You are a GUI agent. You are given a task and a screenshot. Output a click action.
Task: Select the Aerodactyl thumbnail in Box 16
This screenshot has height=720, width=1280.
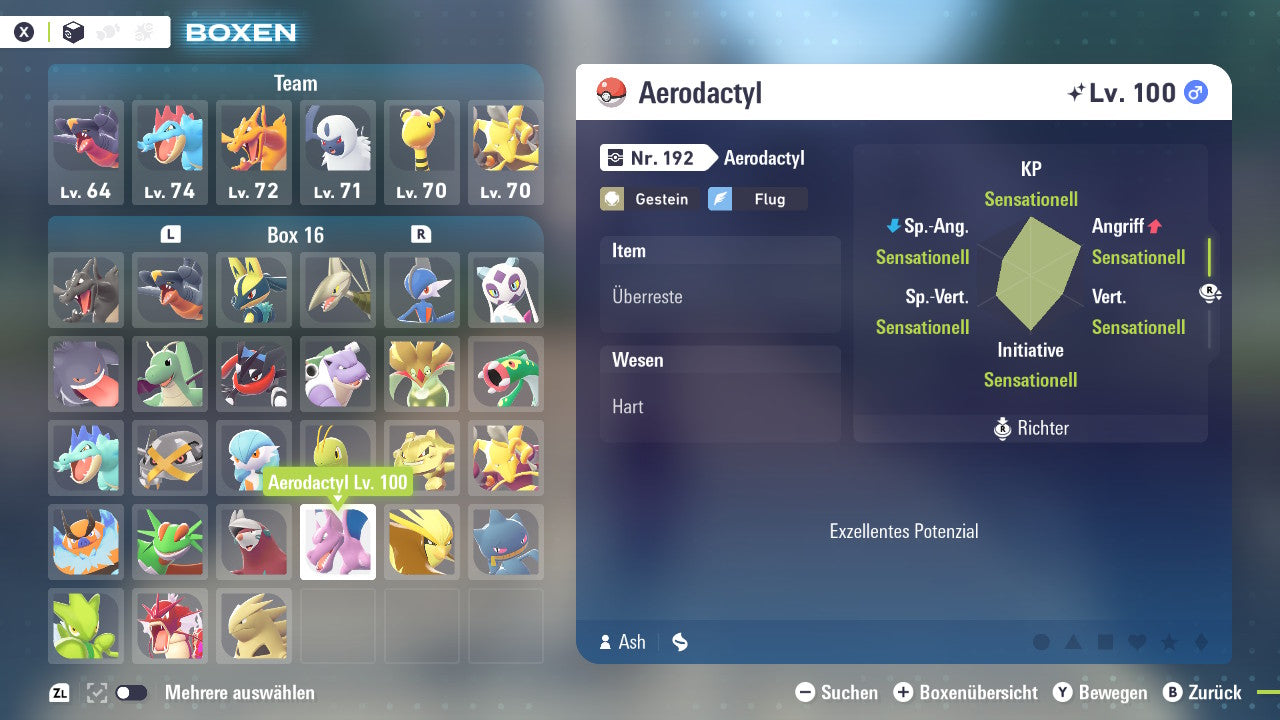point(337,542)
